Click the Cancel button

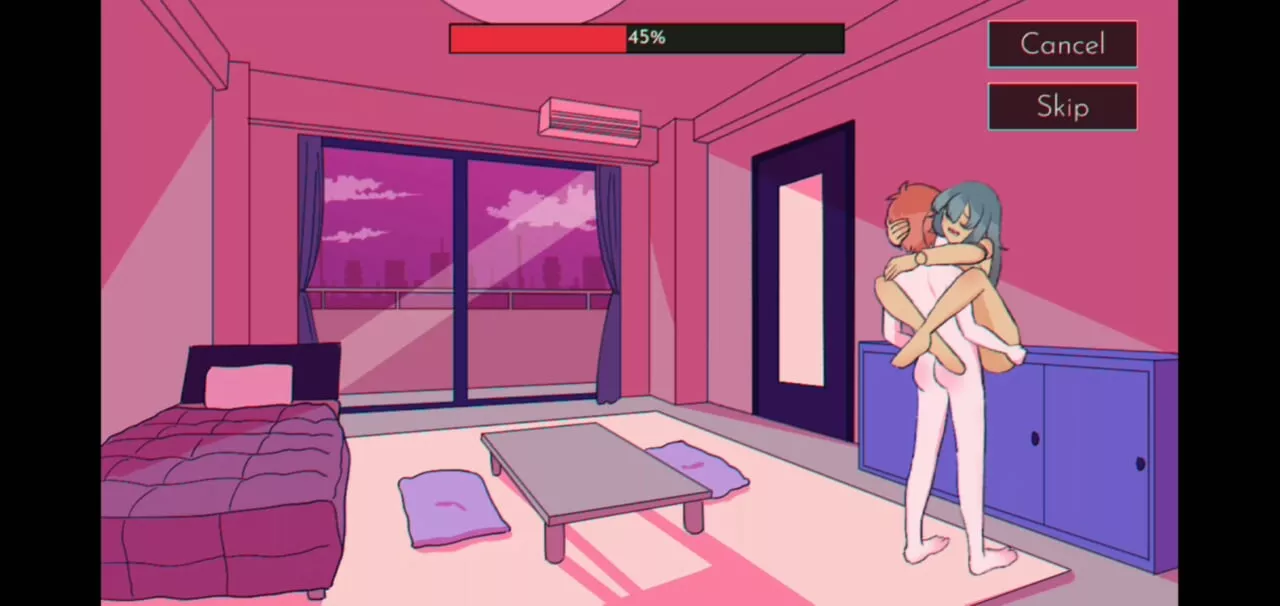click(1062, 45)
